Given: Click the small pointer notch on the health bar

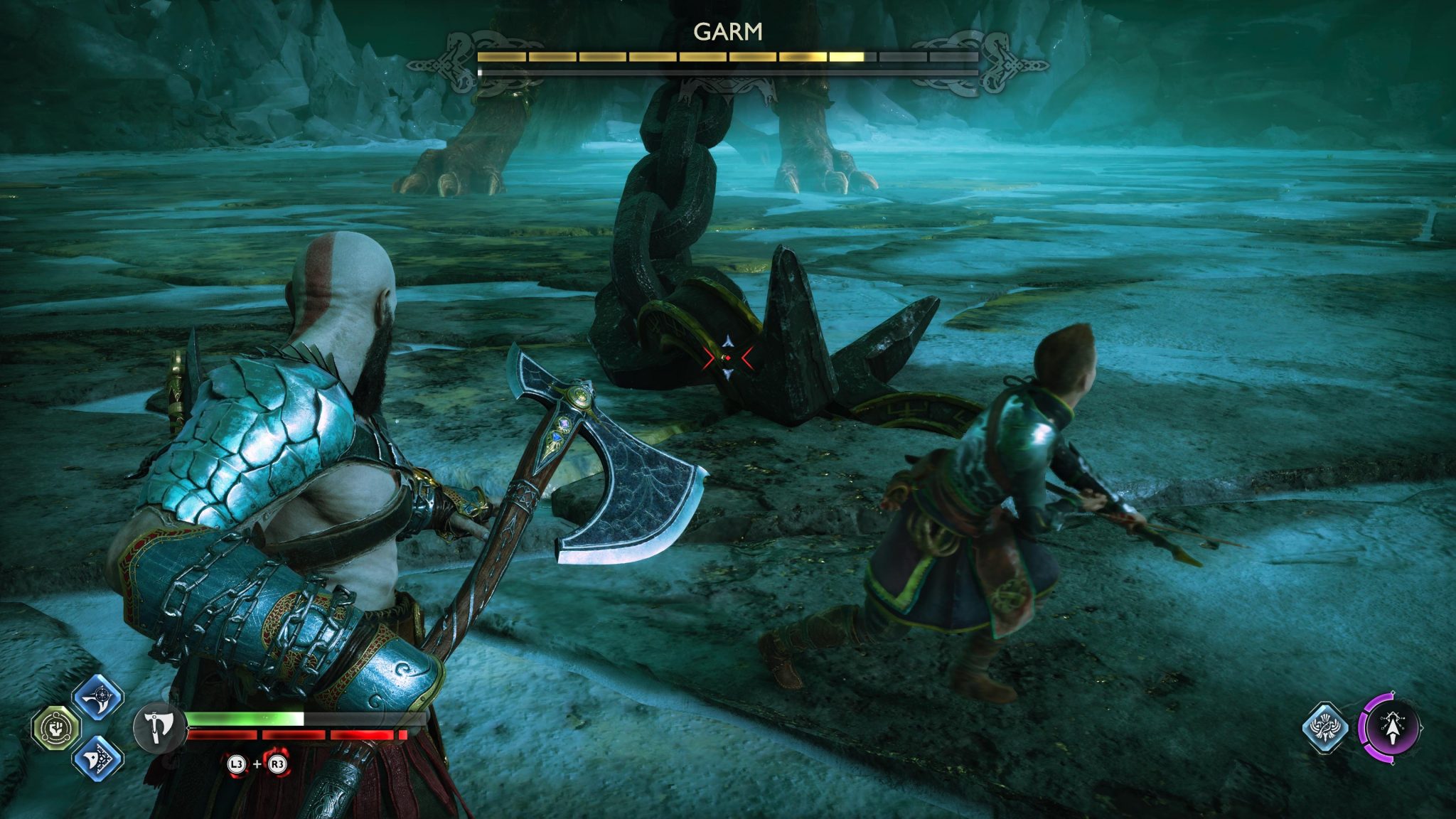Looking at the screenshot, I should (188, 727).
